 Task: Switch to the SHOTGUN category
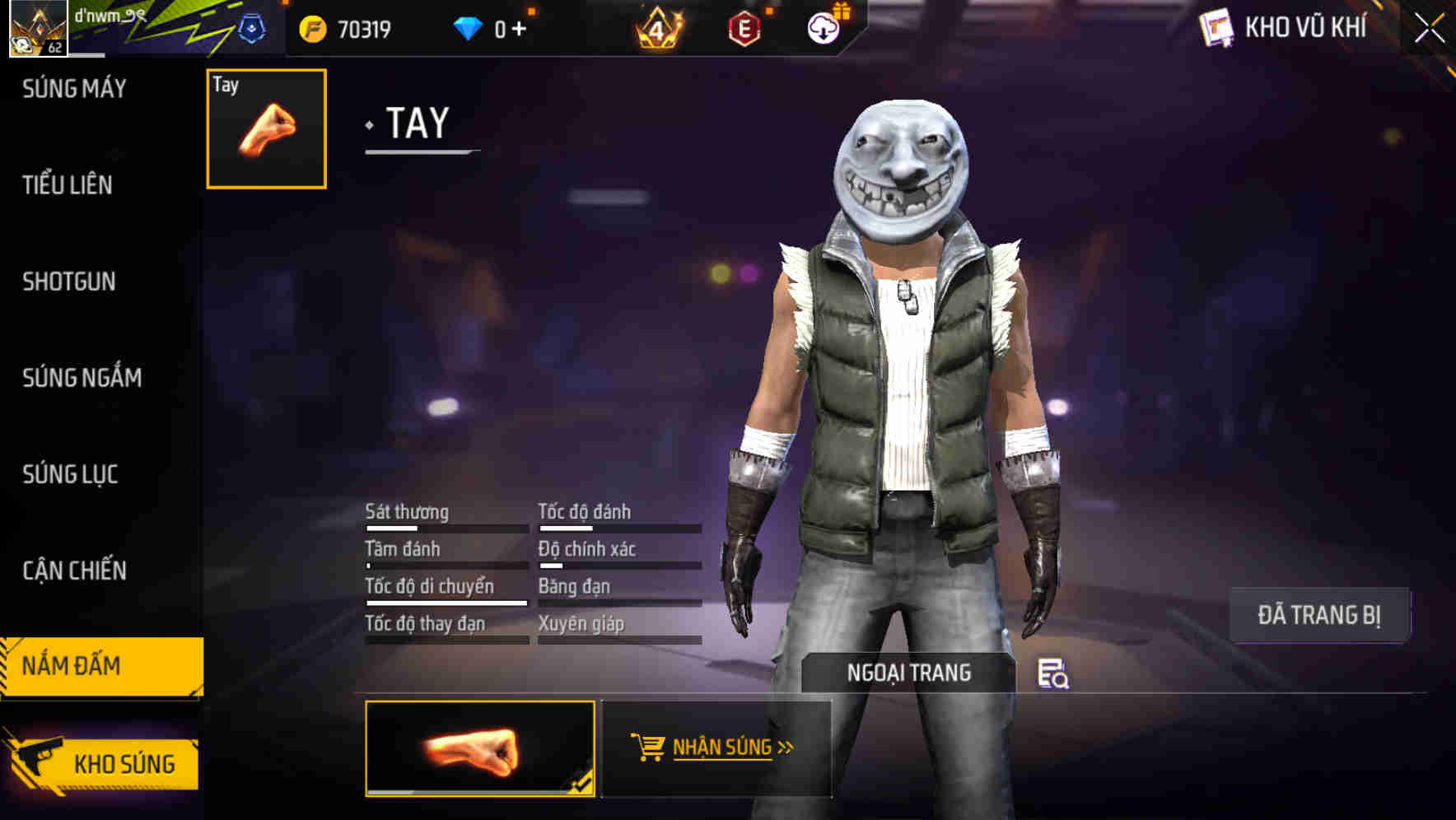click(69, 282)
